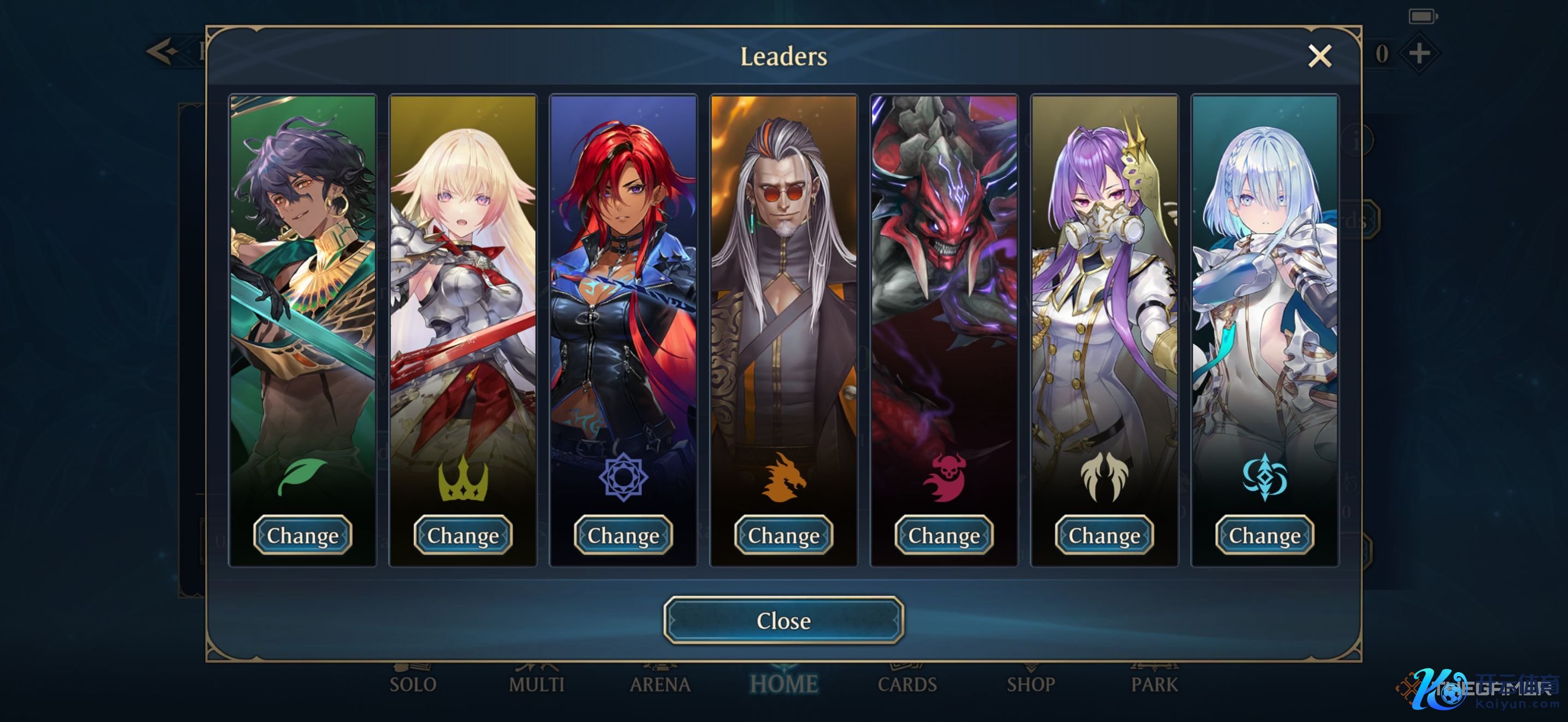Select the dark-haired leader in green

[302, 274]
